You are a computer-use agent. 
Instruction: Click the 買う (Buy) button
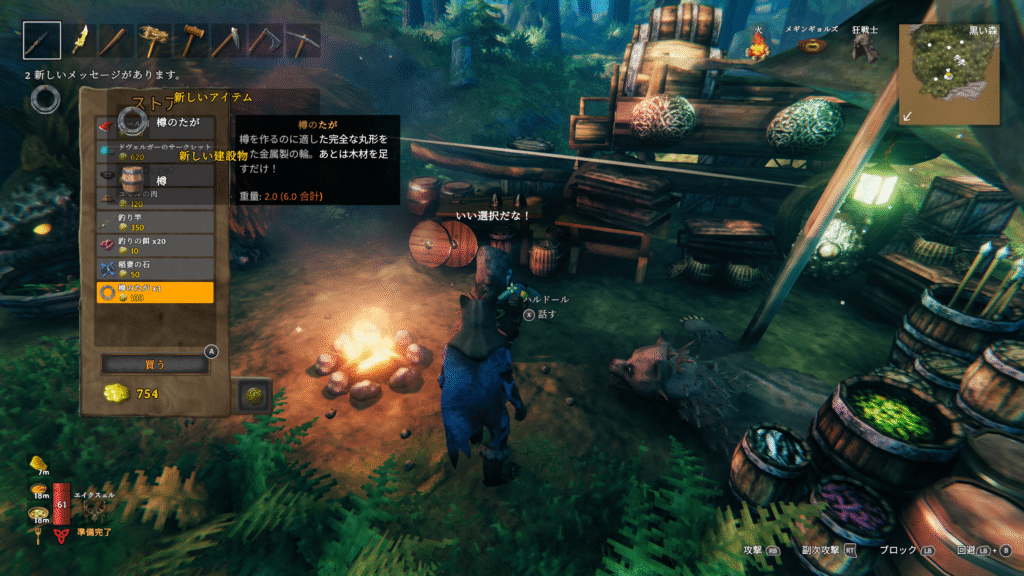(155, 365)
